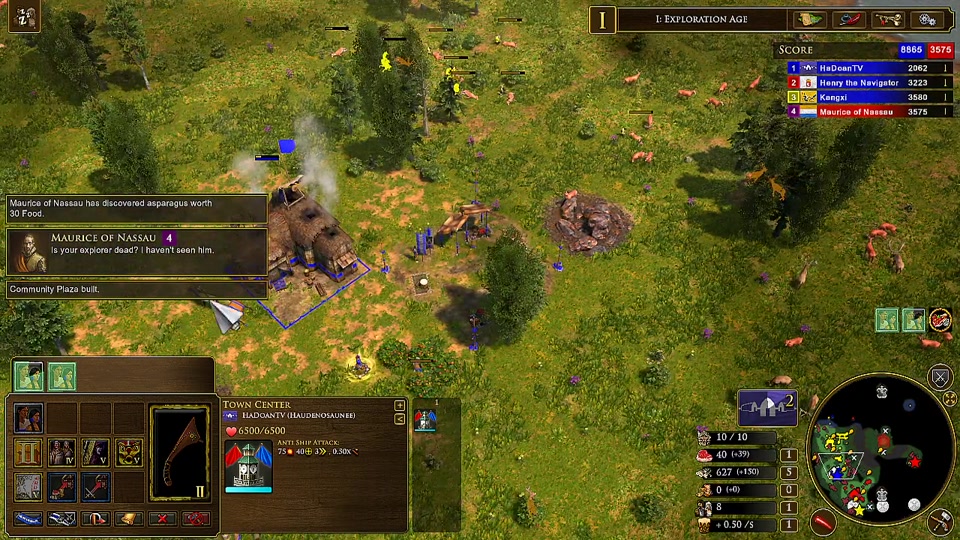Select the Town Center portrait in selection panel

pos(248,466)
